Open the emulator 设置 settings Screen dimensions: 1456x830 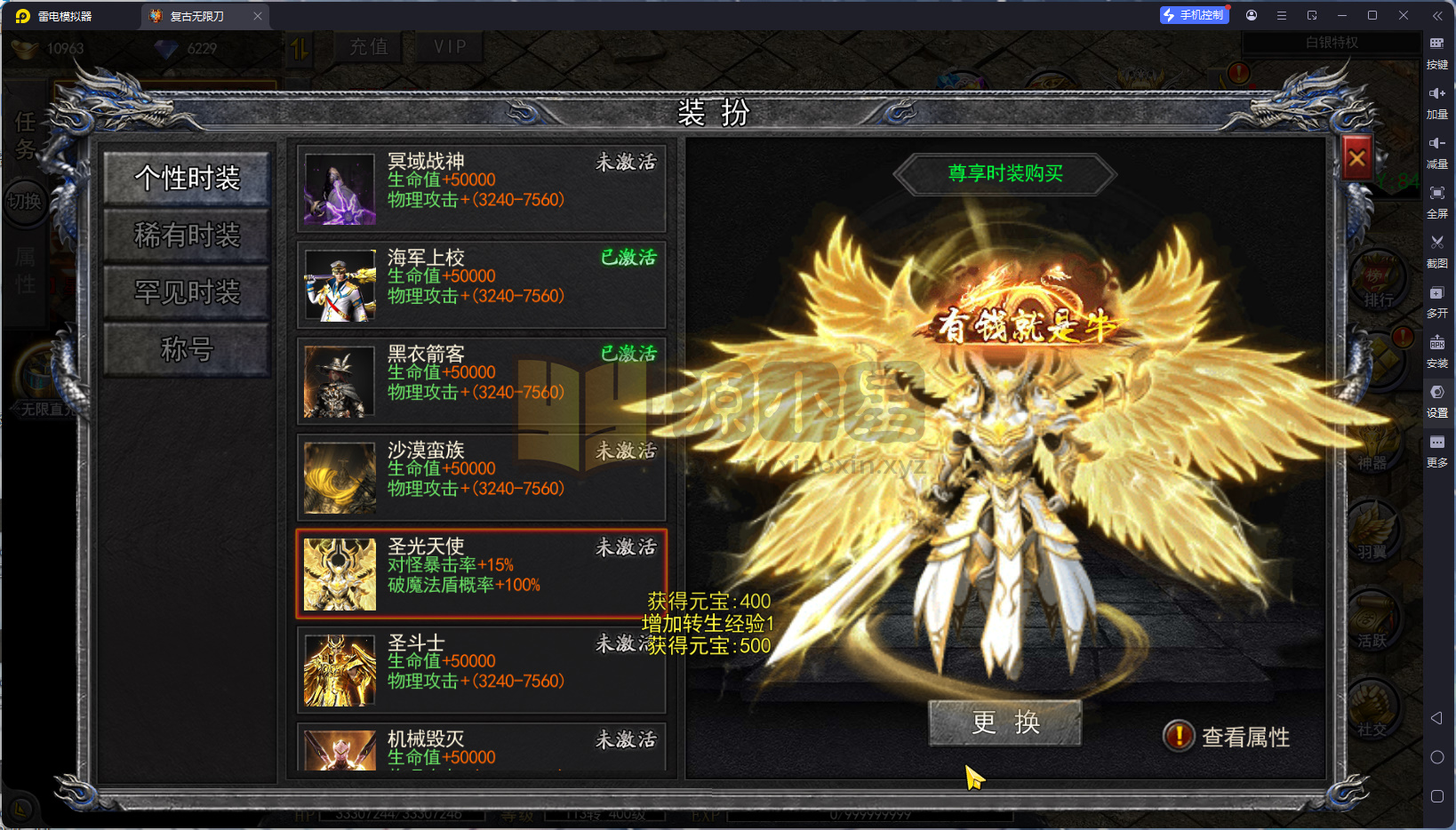click(x=1438, y=401)
